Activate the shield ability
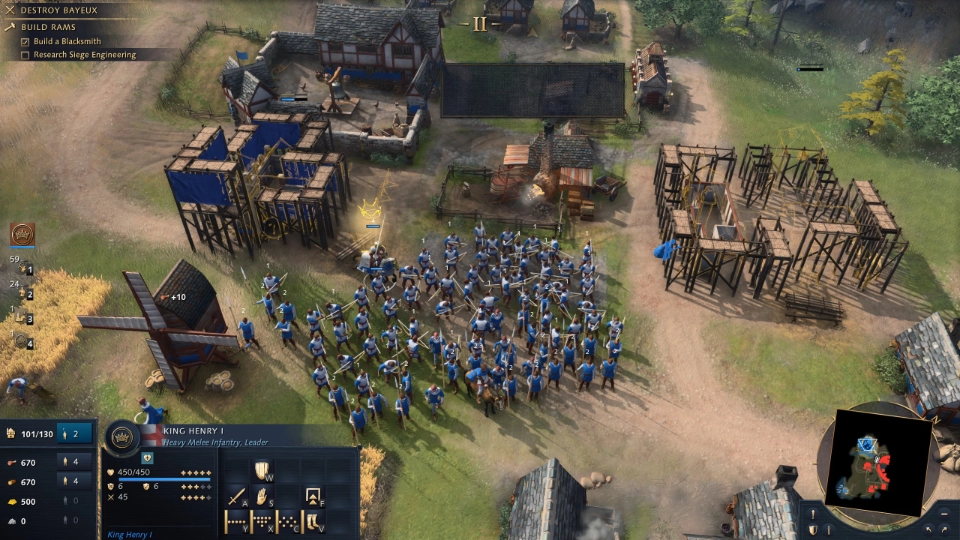 click(262, 470)
